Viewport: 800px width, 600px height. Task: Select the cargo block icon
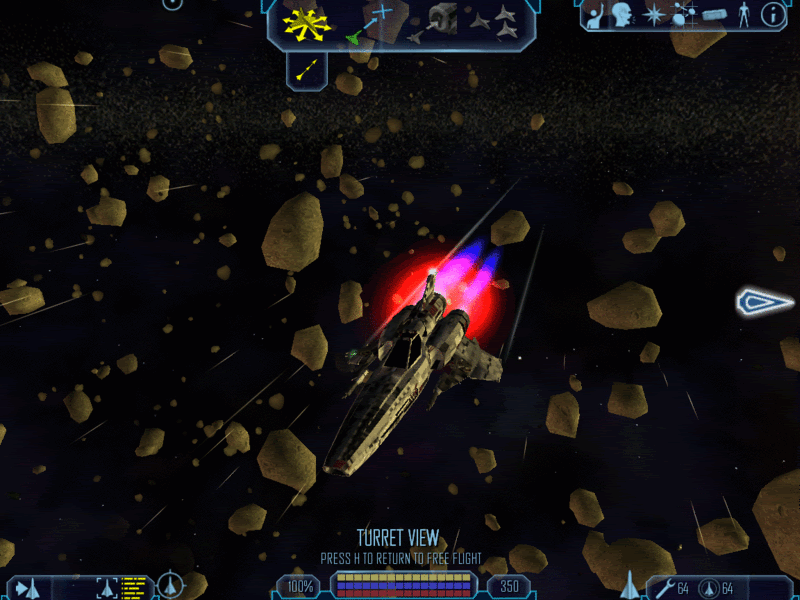713,15
